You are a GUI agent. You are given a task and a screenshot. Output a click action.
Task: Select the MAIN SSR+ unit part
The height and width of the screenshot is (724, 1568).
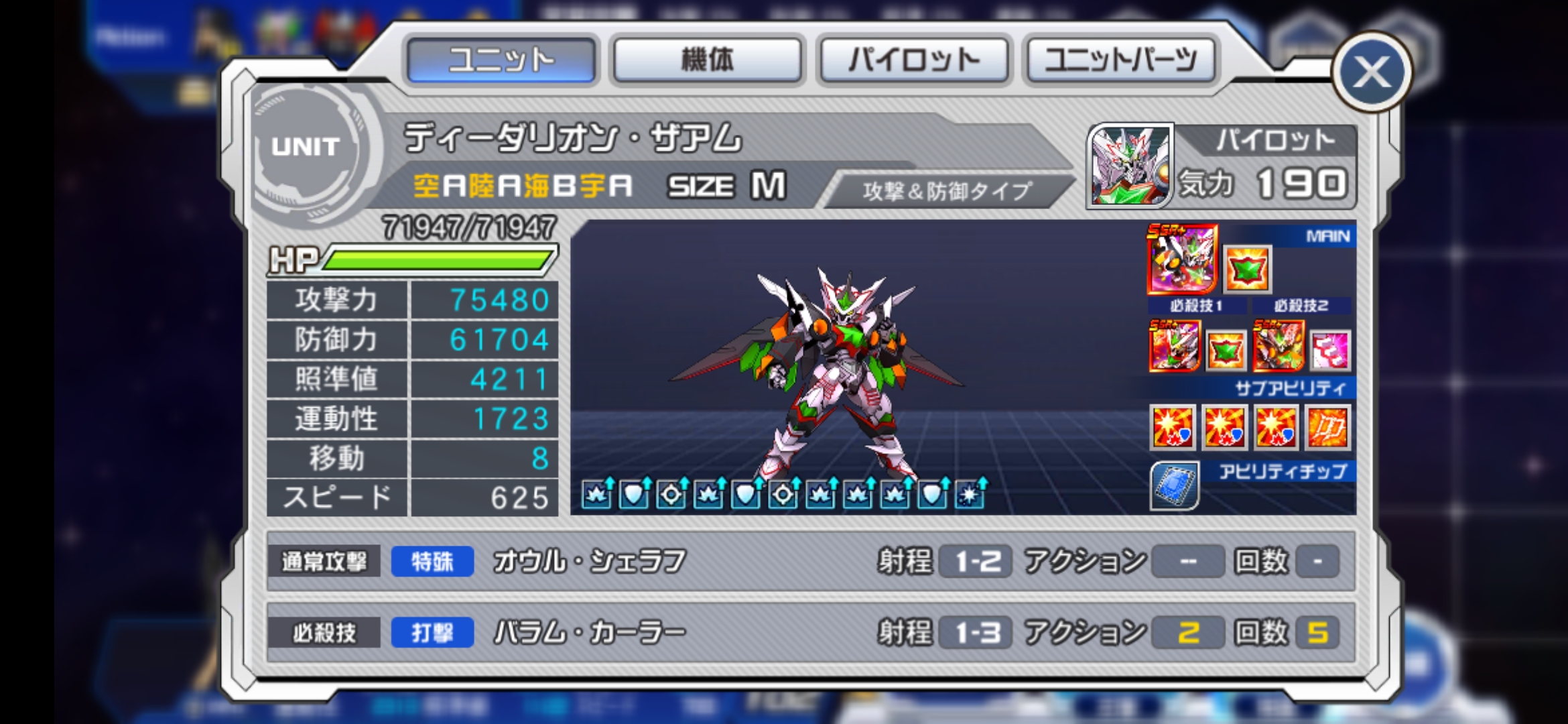click(x=1182, y=260)
